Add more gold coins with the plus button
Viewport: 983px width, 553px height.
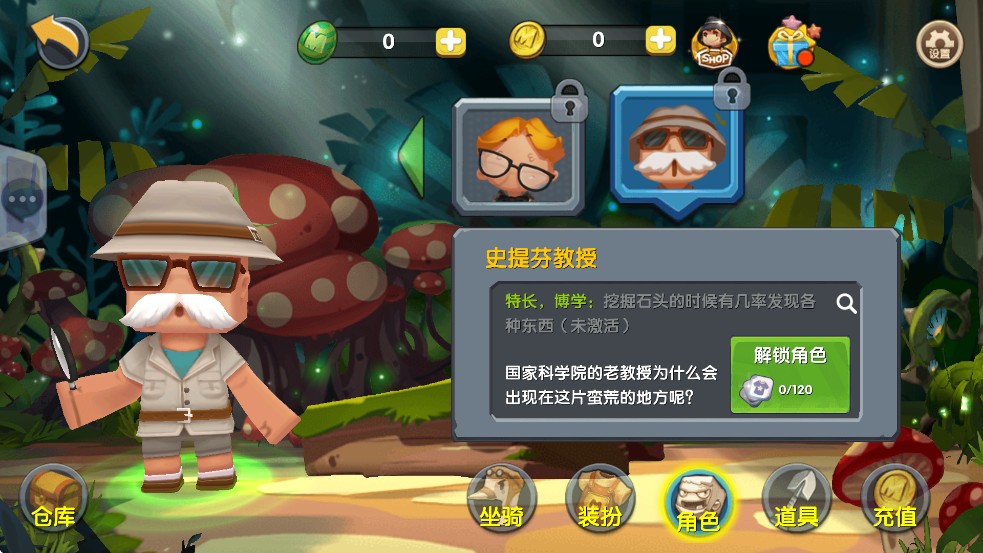click(x=660, y=40)
